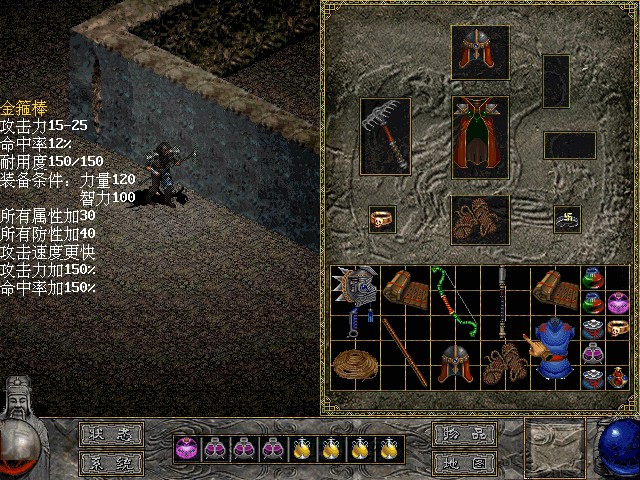Select the equipped swastika-emblem ring
This screenshot has width=640, height=480.
[568, 219]
